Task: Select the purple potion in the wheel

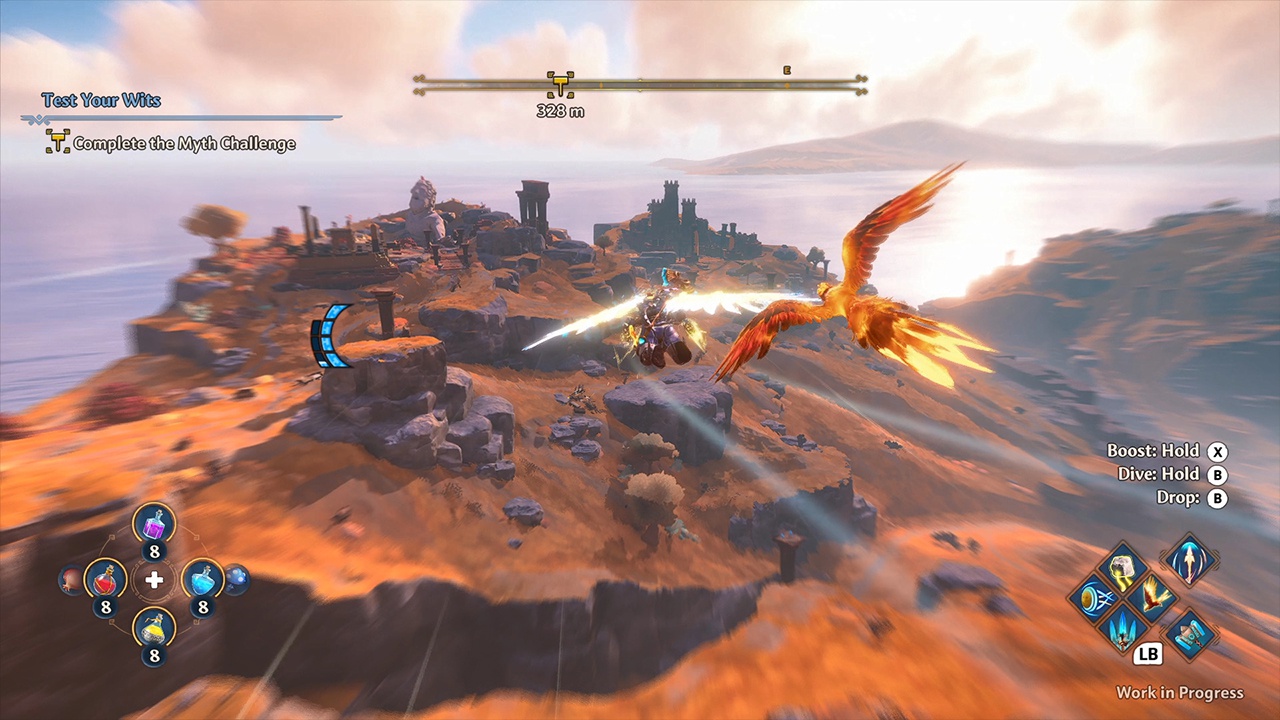Action: tap(154, 523)
